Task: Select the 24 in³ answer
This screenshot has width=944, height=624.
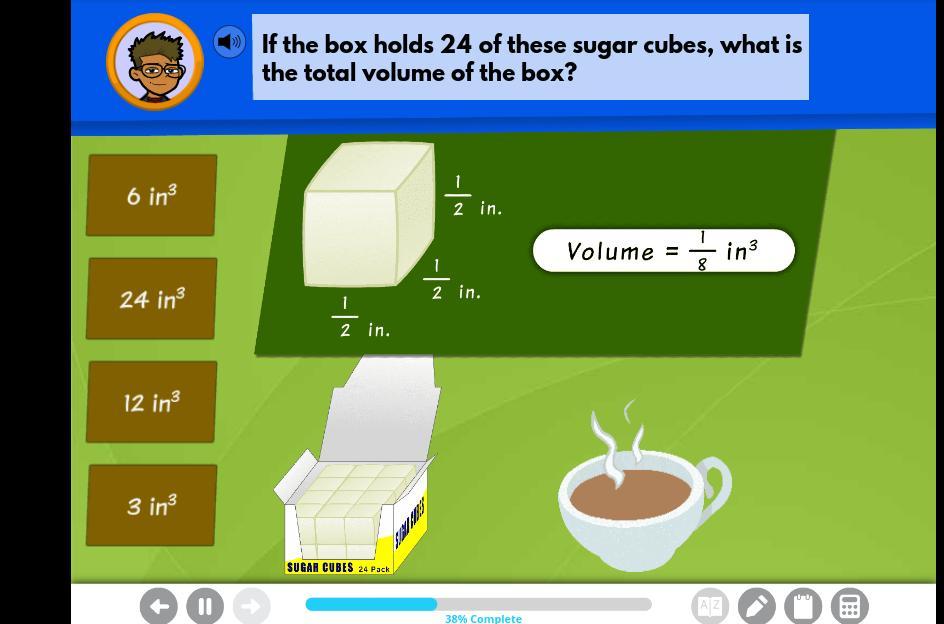Action: click(x=152, y=299)
